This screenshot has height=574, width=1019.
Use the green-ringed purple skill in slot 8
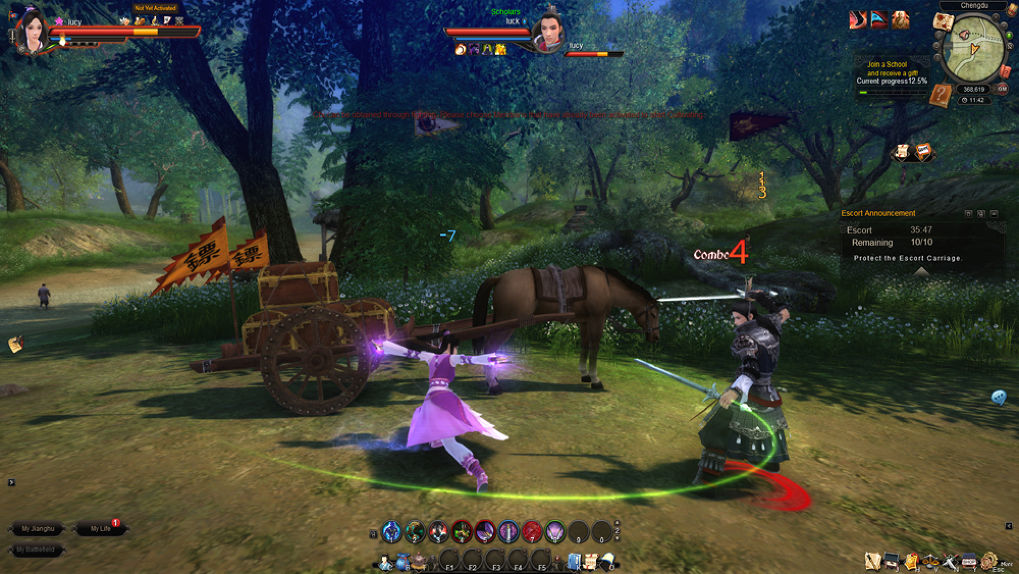pos(554,532)
